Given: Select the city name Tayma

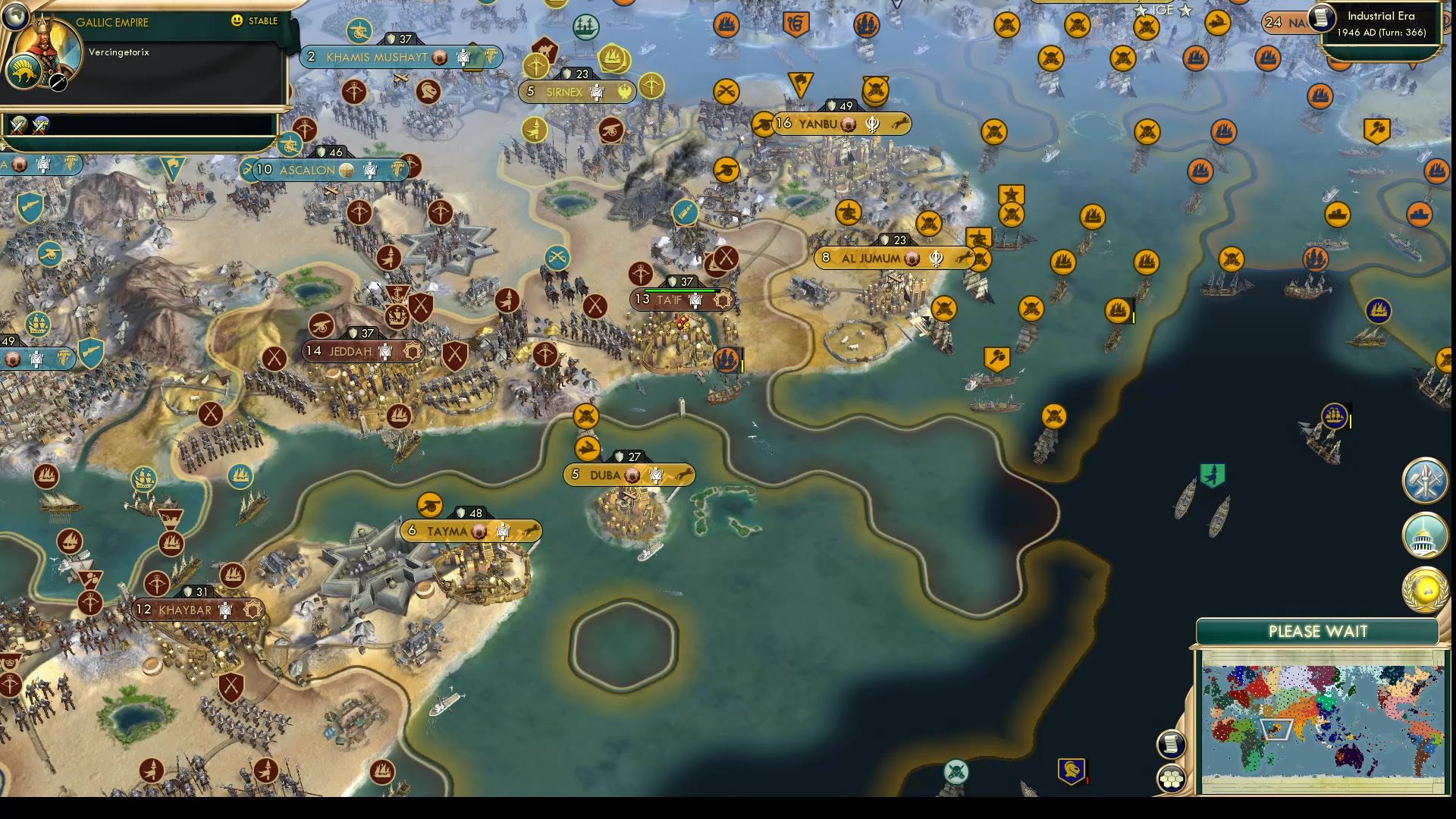Looking at the screenshot, I should tap(447, 532).
